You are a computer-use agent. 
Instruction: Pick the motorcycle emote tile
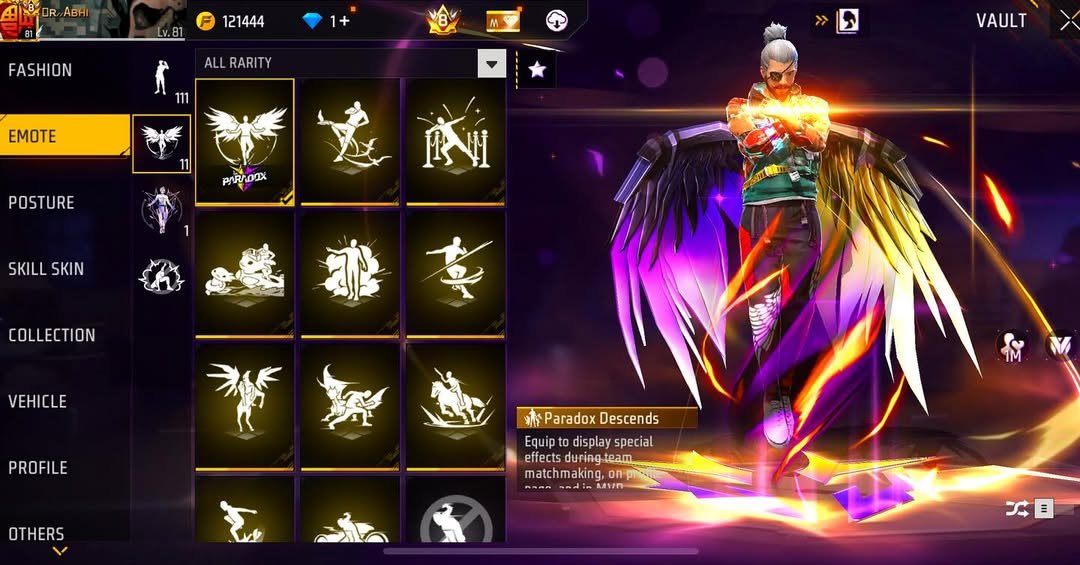click(x=350, y=518)
